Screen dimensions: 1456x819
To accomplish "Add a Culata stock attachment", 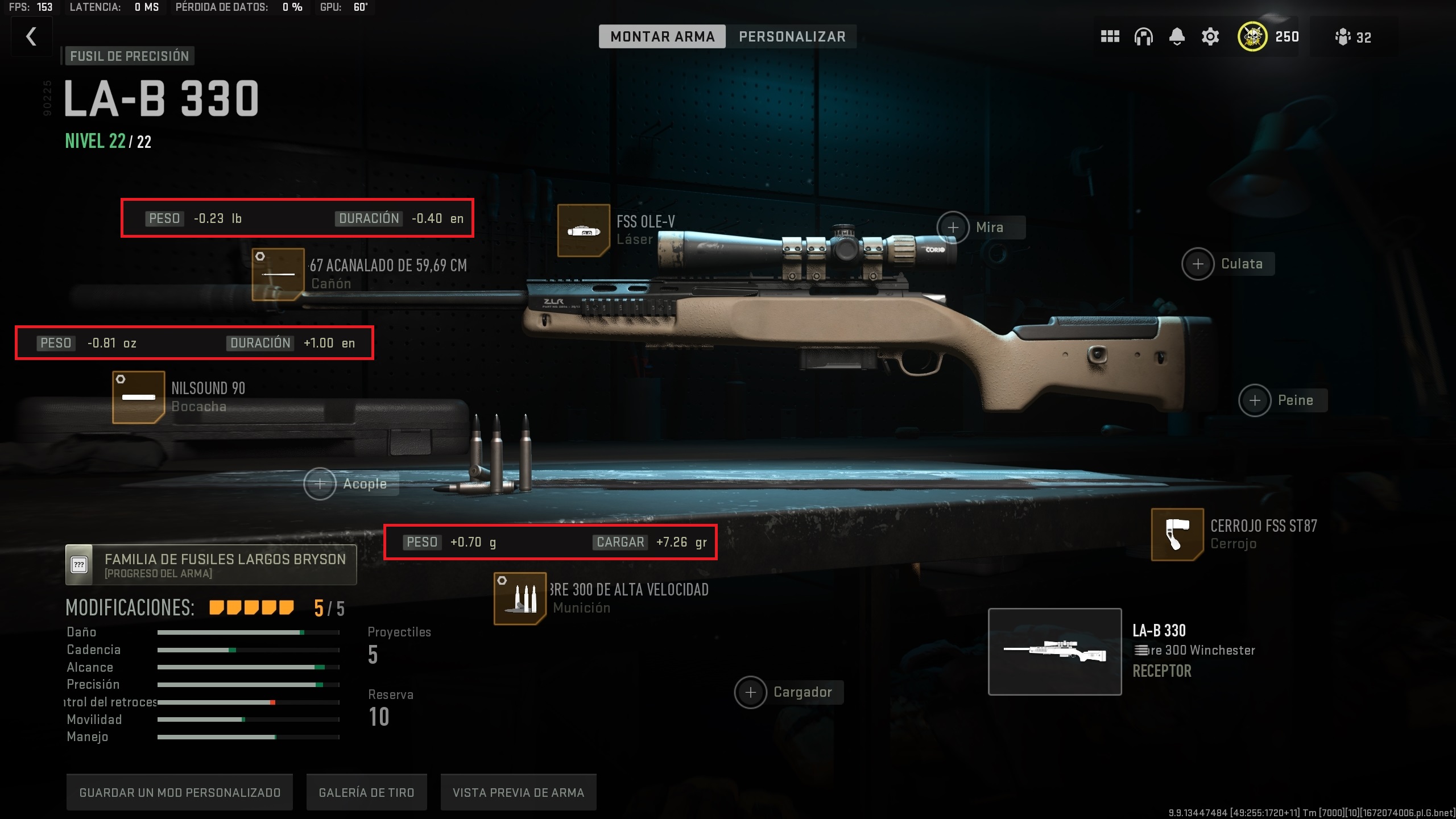I will (x=1198, y=264).
